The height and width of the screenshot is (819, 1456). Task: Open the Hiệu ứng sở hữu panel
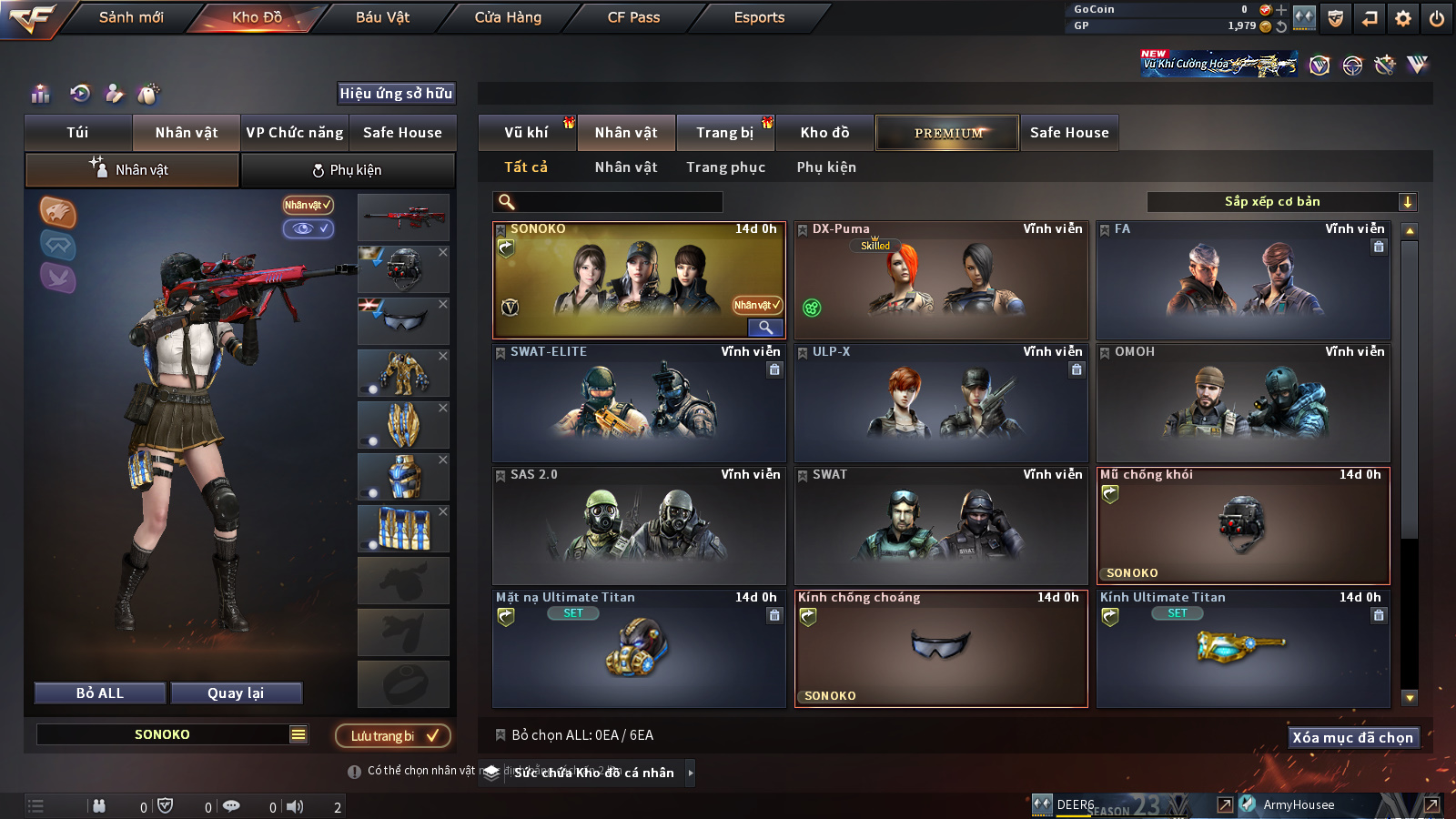click(x=396, y=93)
